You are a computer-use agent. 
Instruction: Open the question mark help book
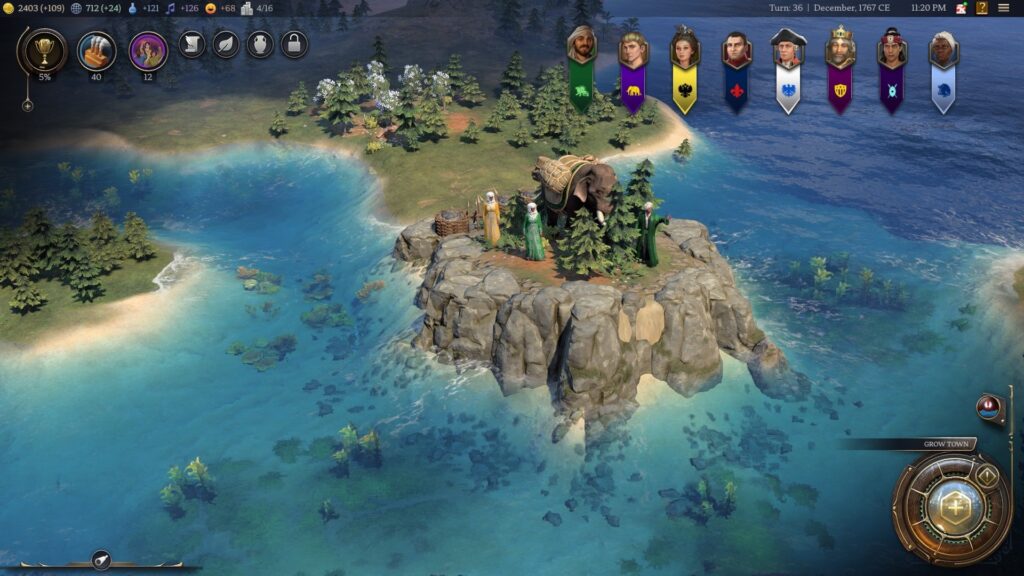(x=981, y=8)
